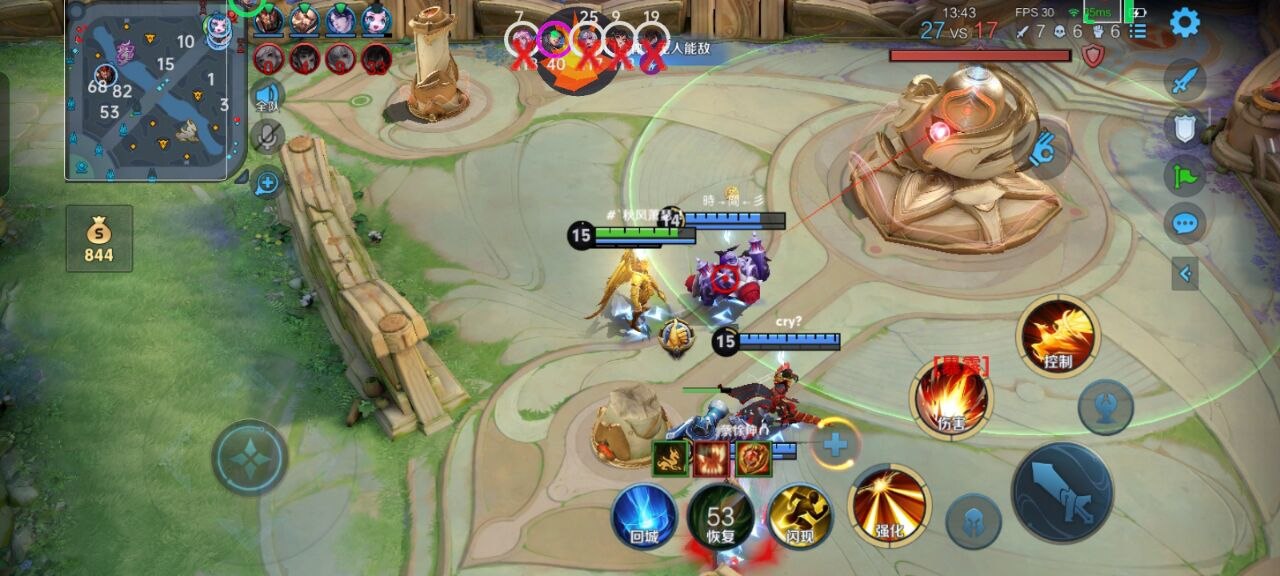Screen dimensions: 1280x576
Task: Open the quick chat bubble
Action: click(1185, 222)
